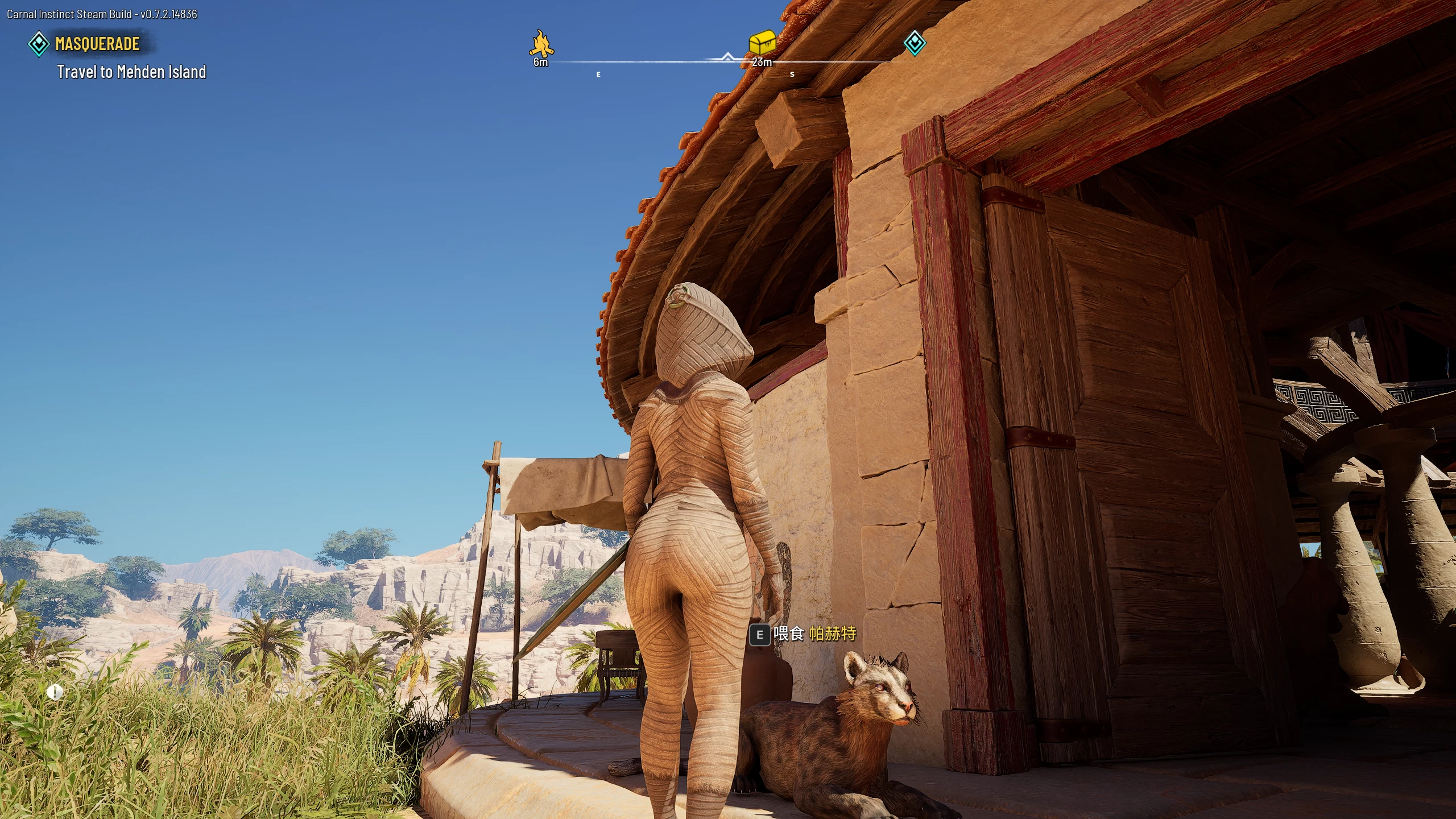This screenshot has width=1456, height=819.
Task: Toggle tracking of the Travel to Mehden Island objective
Action: 131,72
